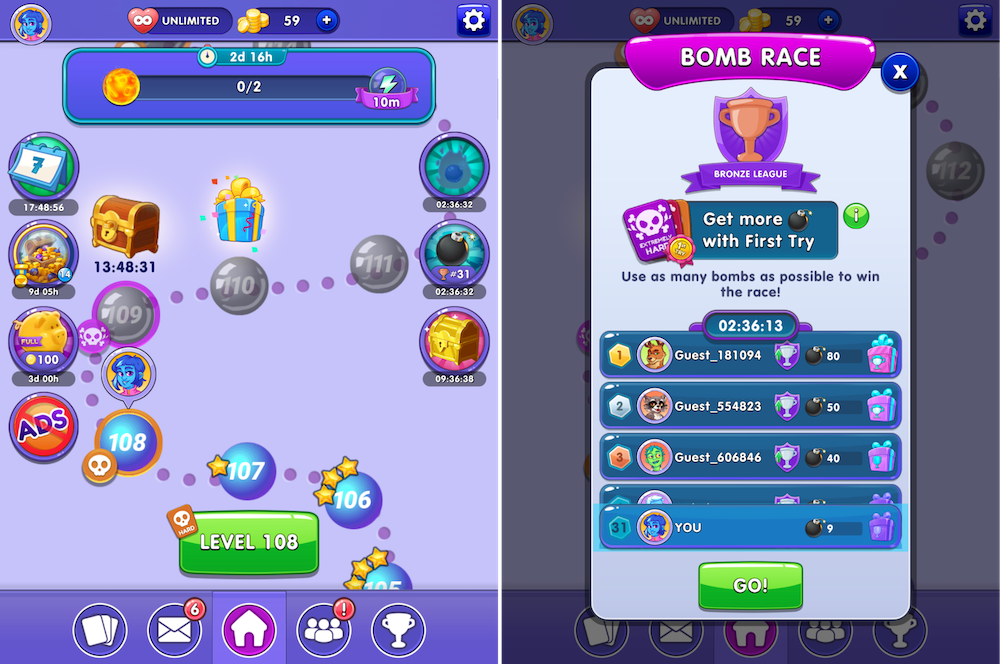Start the green LEVEL 108 button
1000x664 pixels.
[x=249, y=543]
